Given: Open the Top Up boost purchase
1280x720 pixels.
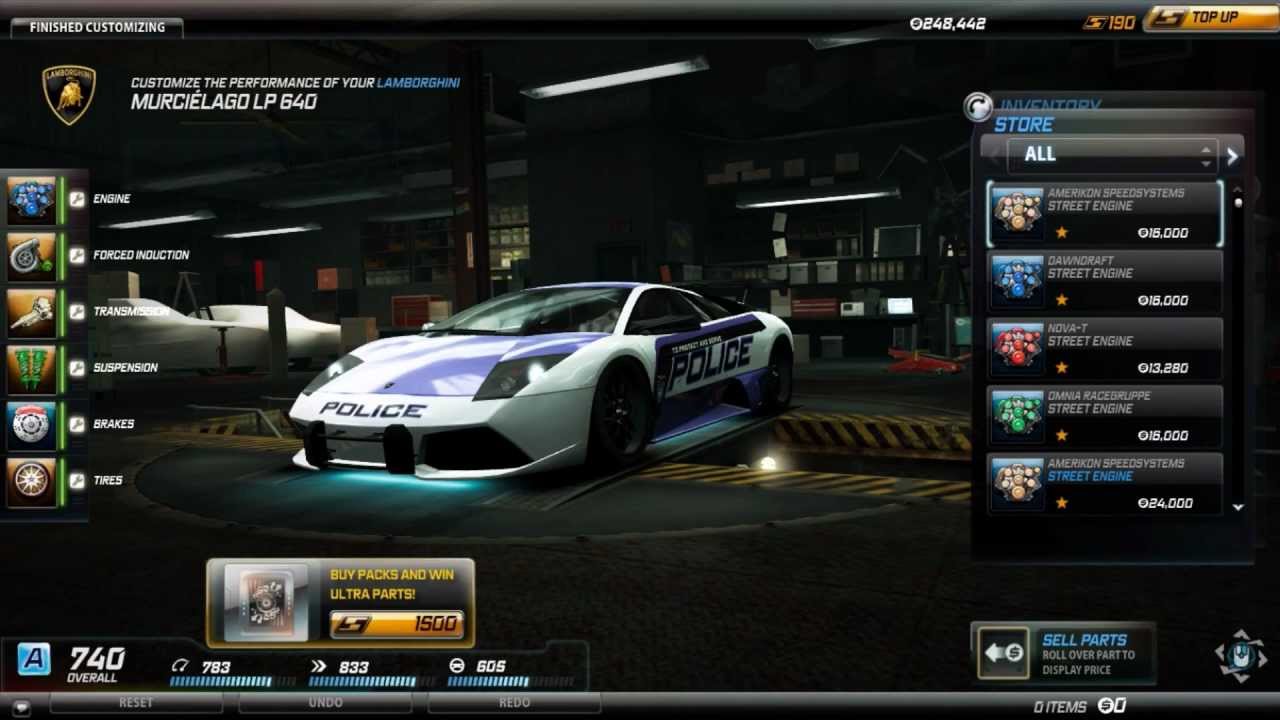Looking at the screenshot, I should [1210, 18].
